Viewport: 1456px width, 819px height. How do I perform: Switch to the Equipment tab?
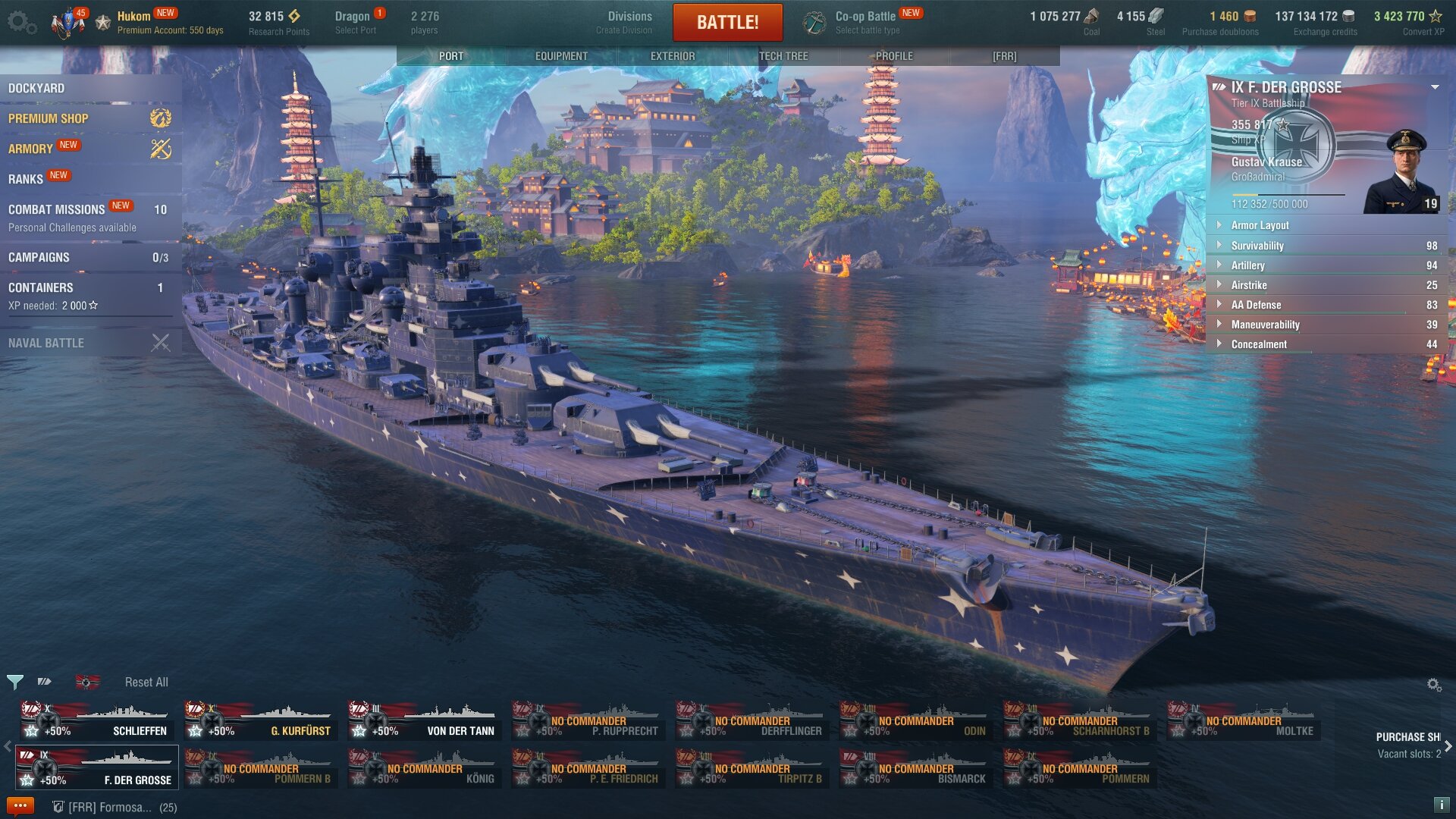pyautogui.click(x=561, y=56)
